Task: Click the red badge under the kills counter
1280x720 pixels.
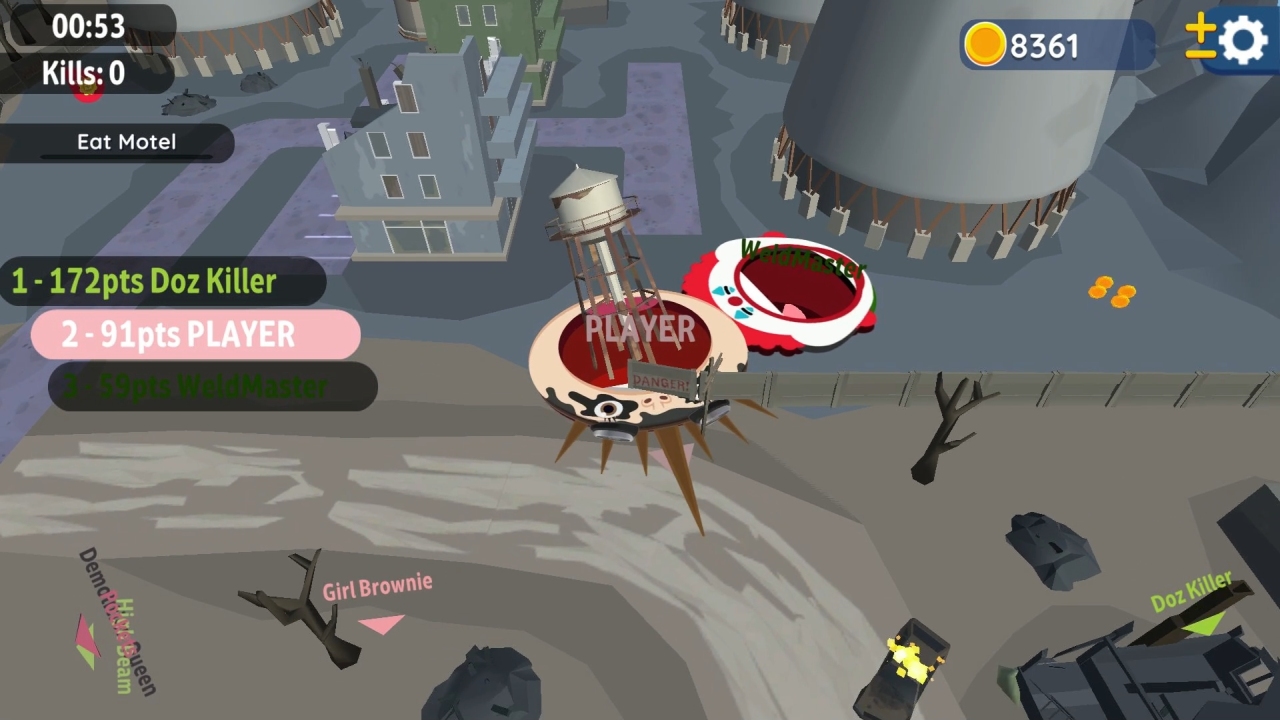Action: [87, 91]
